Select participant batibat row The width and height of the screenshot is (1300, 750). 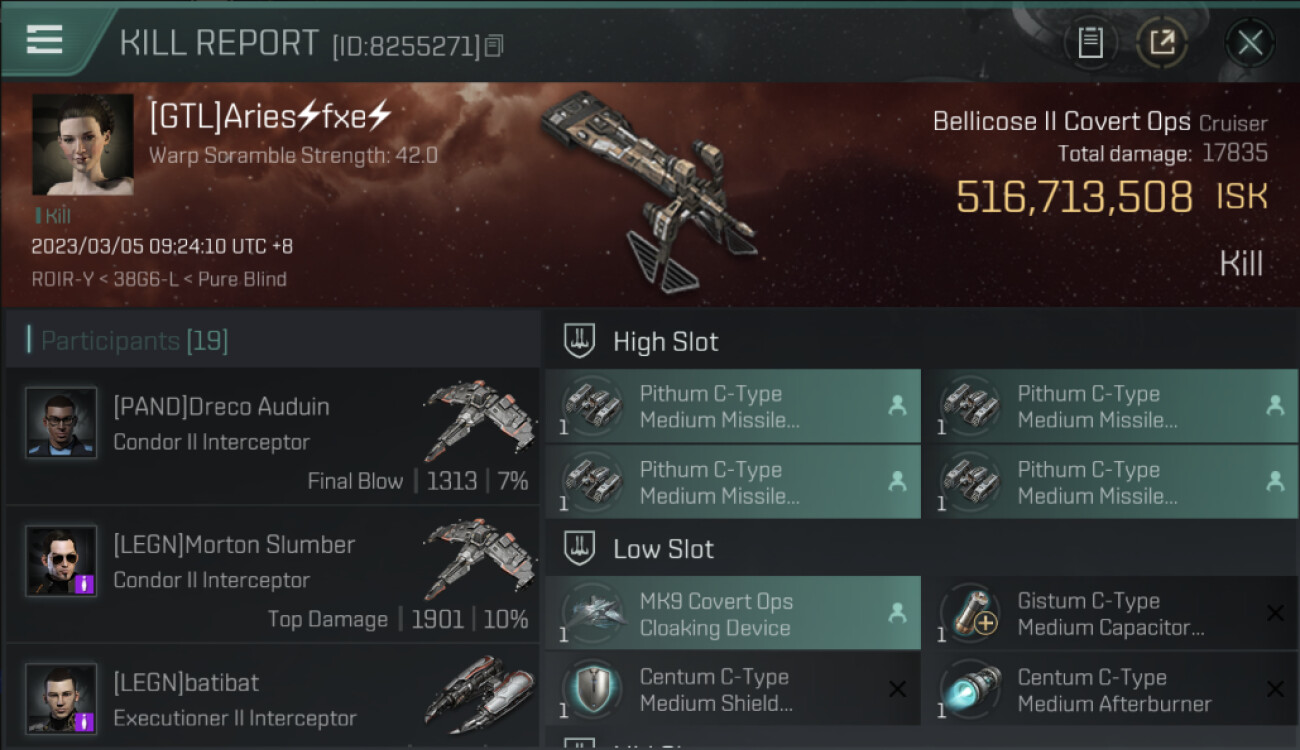pos(272,699)
